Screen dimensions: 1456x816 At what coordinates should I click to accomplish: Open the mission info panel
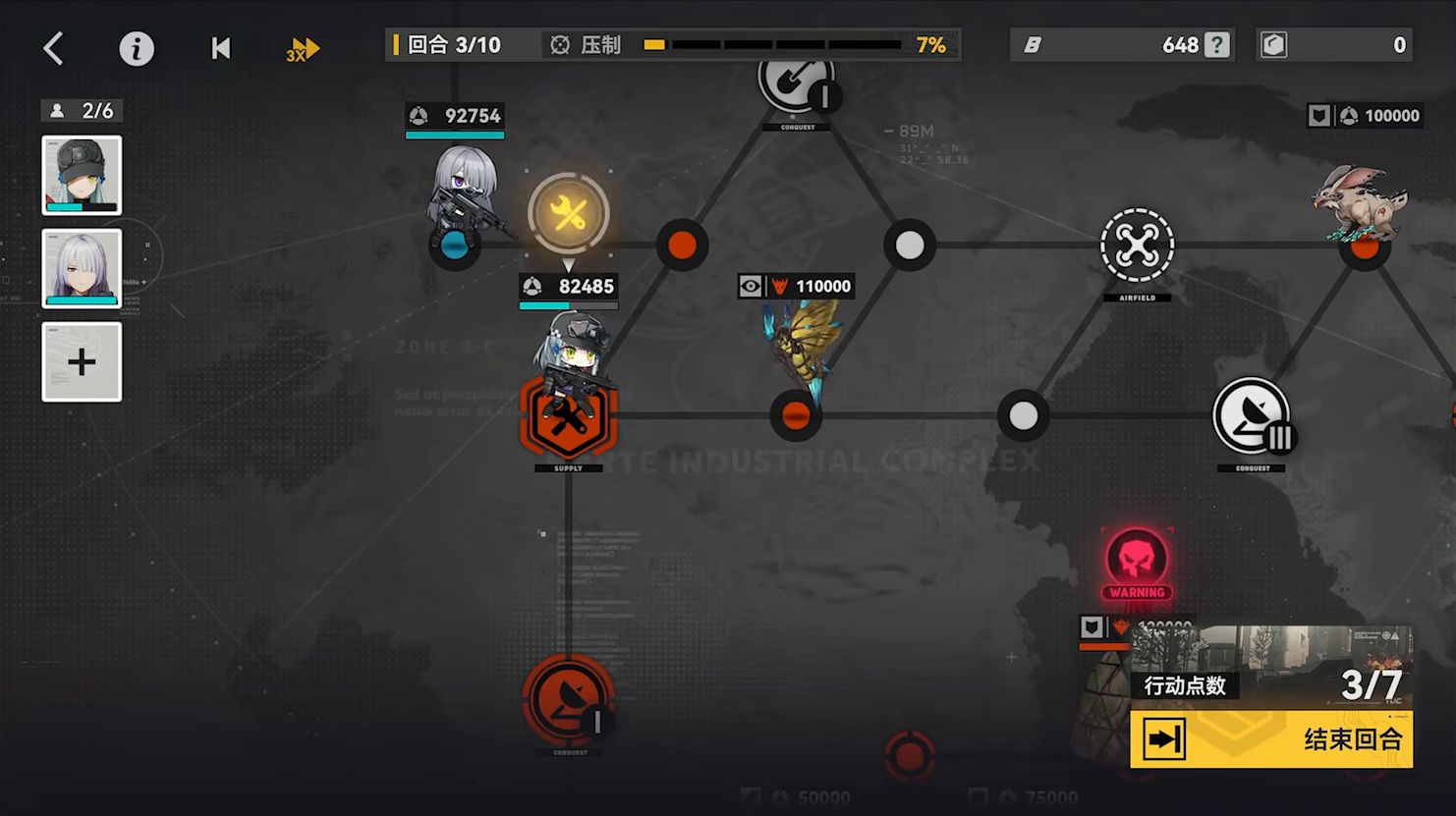click(x=137, y=48)
